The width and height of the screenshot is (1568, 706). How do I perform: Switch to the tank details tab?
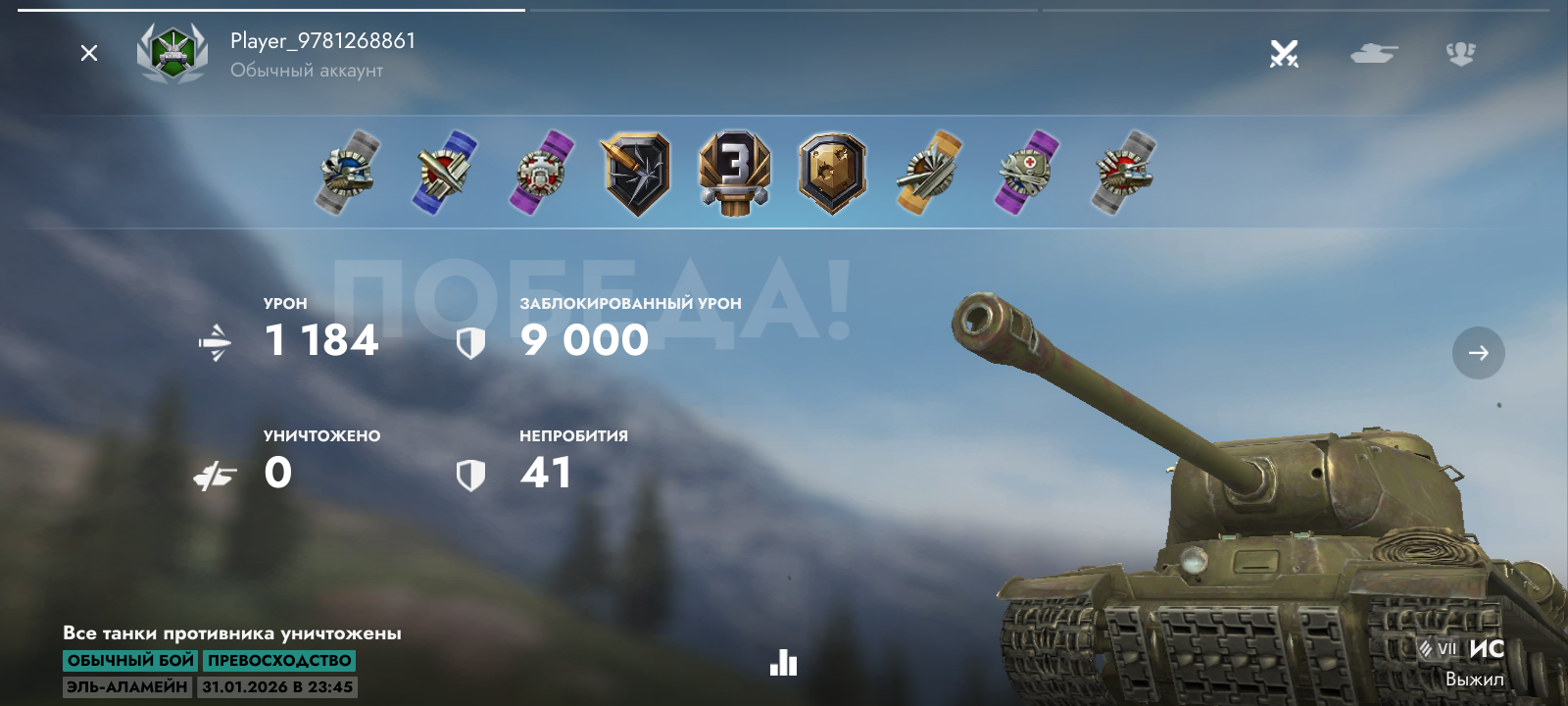click(1373, 53)
